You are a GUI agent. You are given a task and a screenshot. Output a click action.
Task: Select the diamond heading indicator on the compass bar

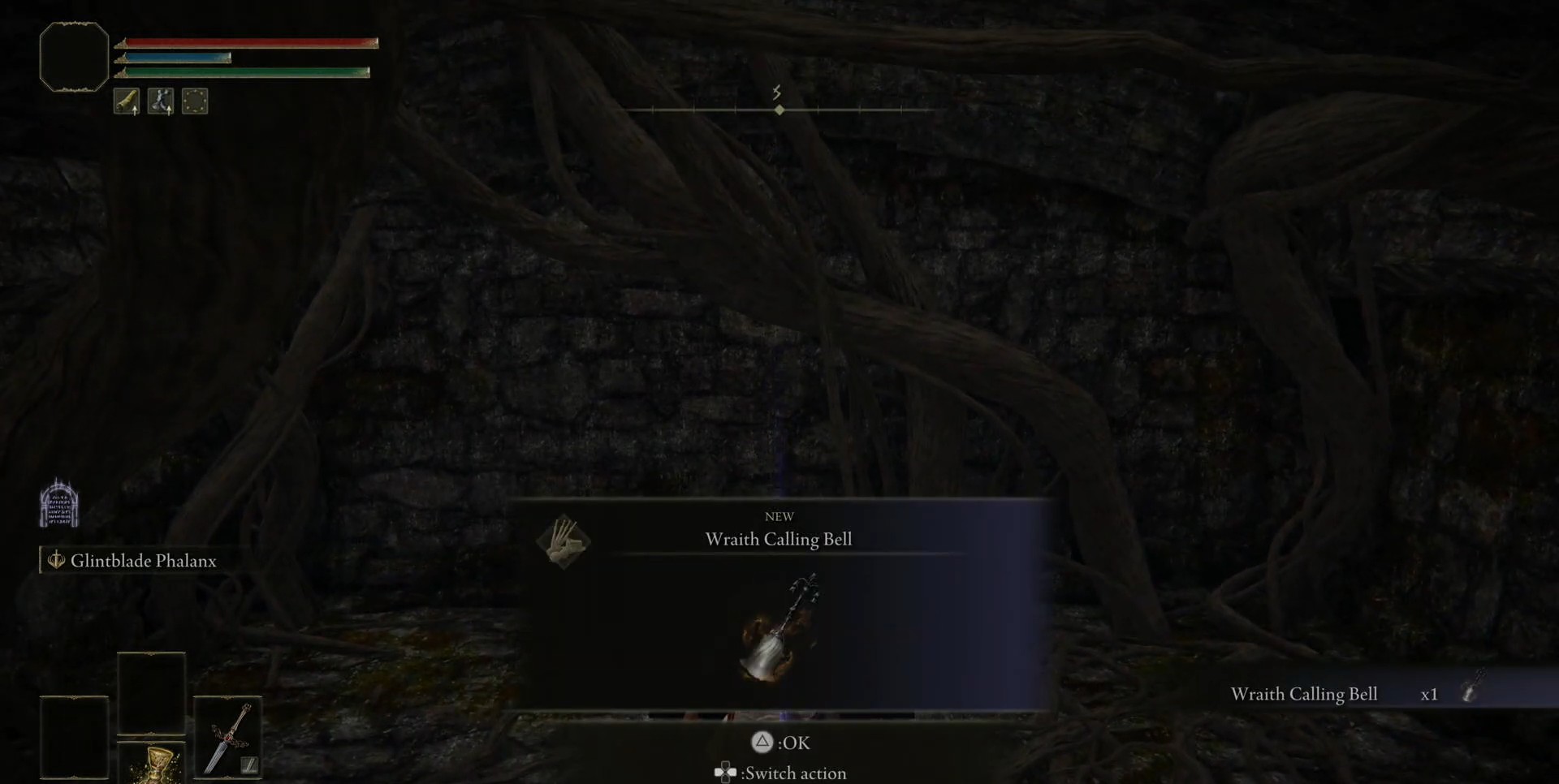[x=779, y=110]
